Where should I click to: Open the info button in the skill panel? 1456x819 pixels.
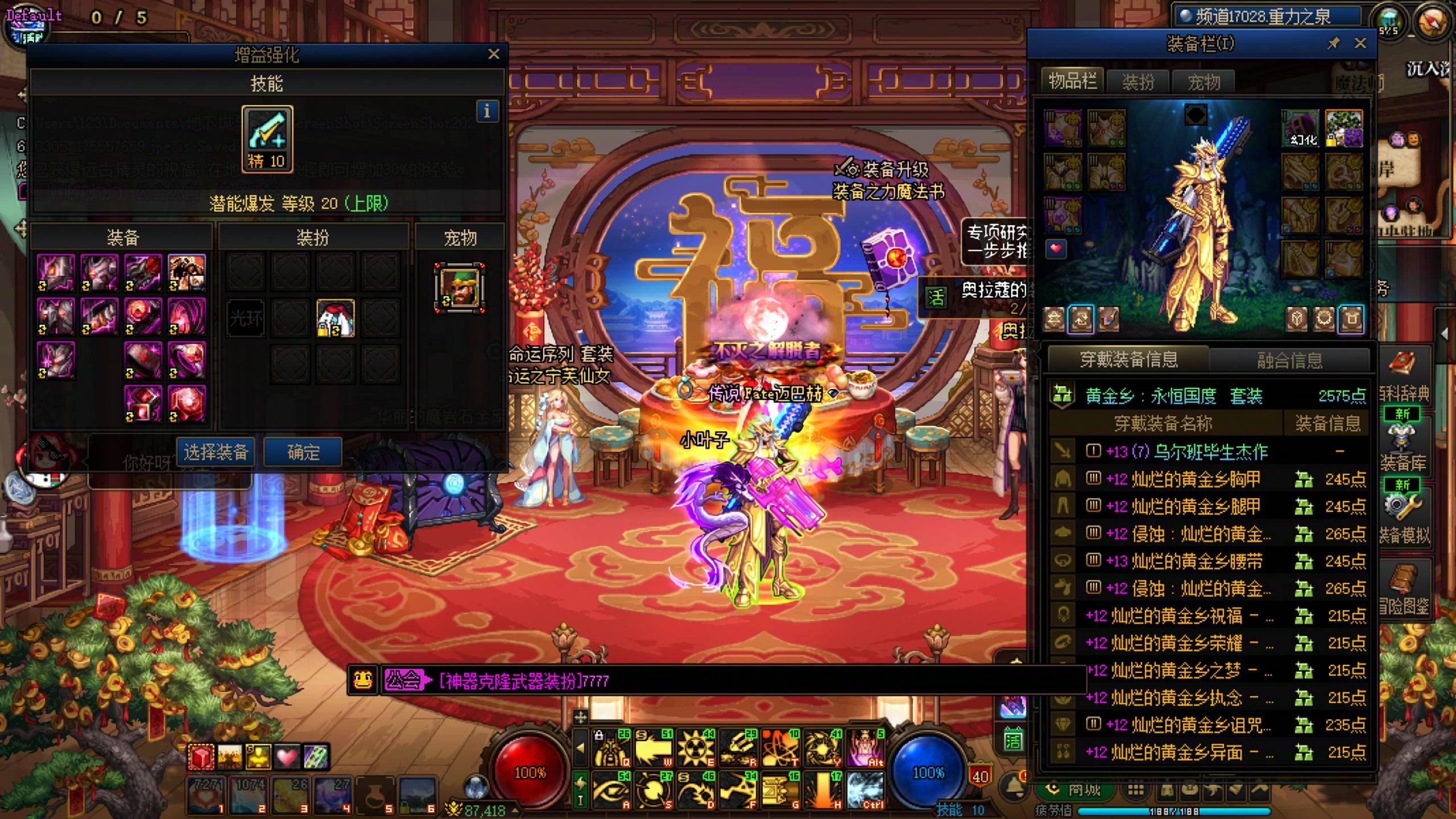tap(487, 111)
